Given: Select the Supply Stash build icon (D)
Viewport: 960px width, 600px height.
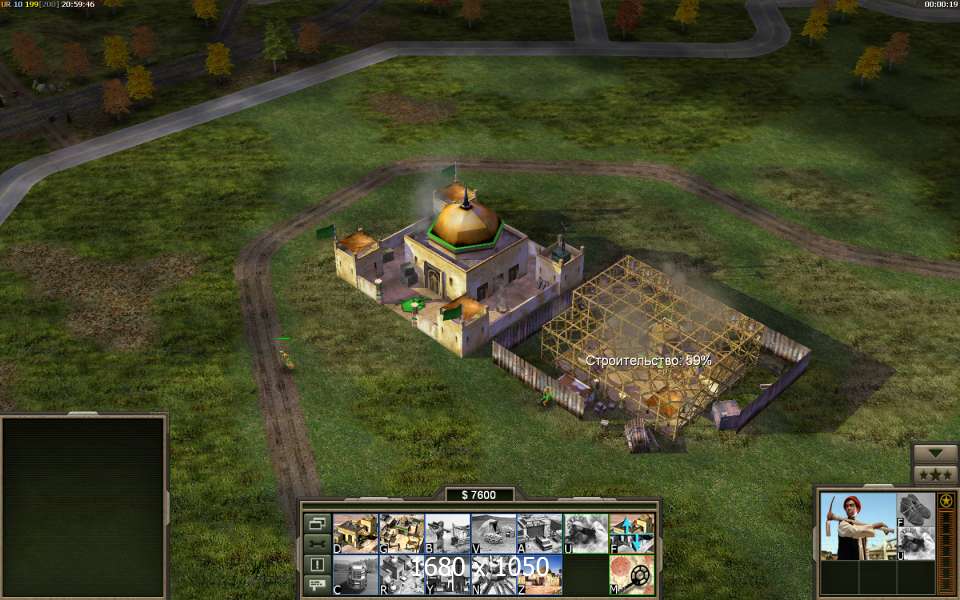Looking at the screenshot, I should 354,533.
